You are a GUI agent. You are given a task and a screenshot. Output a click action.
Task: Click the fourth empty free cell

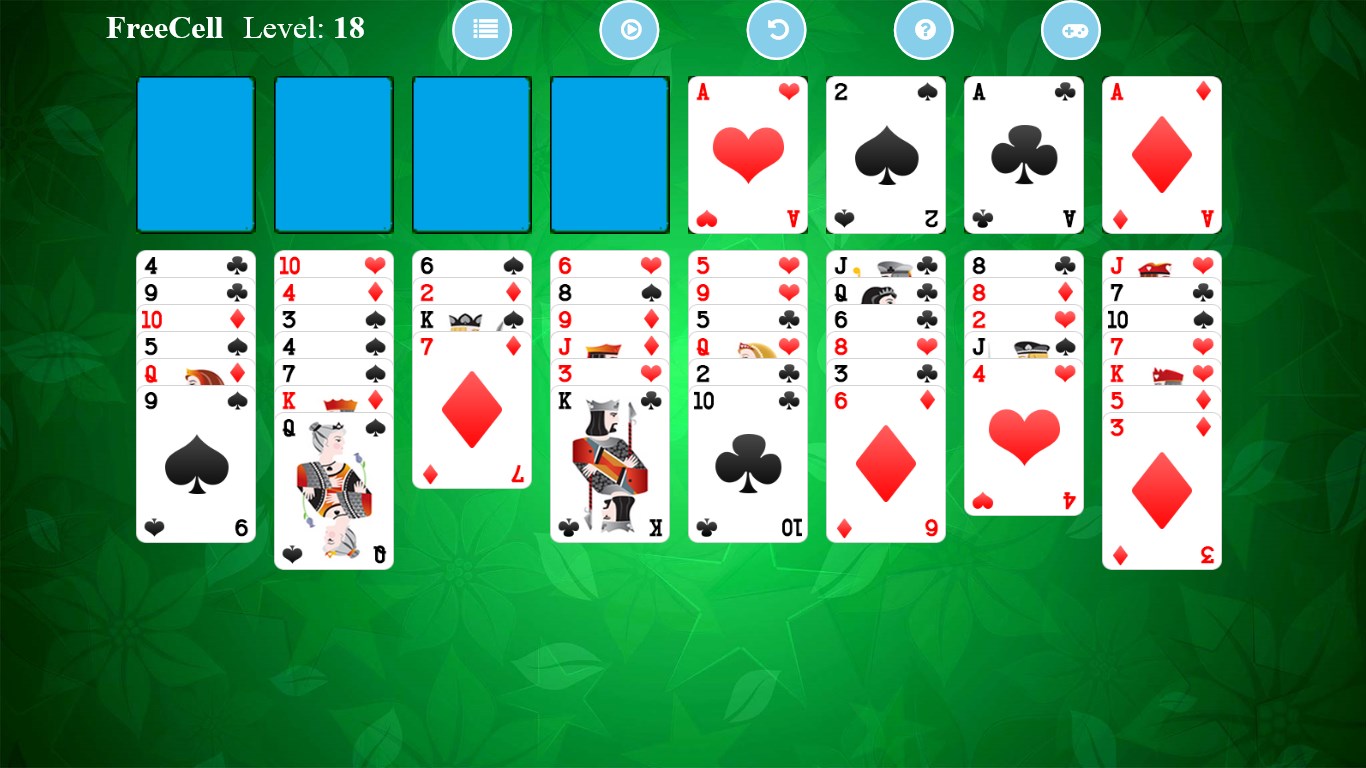pyautogui.click(x=609, y=154)
